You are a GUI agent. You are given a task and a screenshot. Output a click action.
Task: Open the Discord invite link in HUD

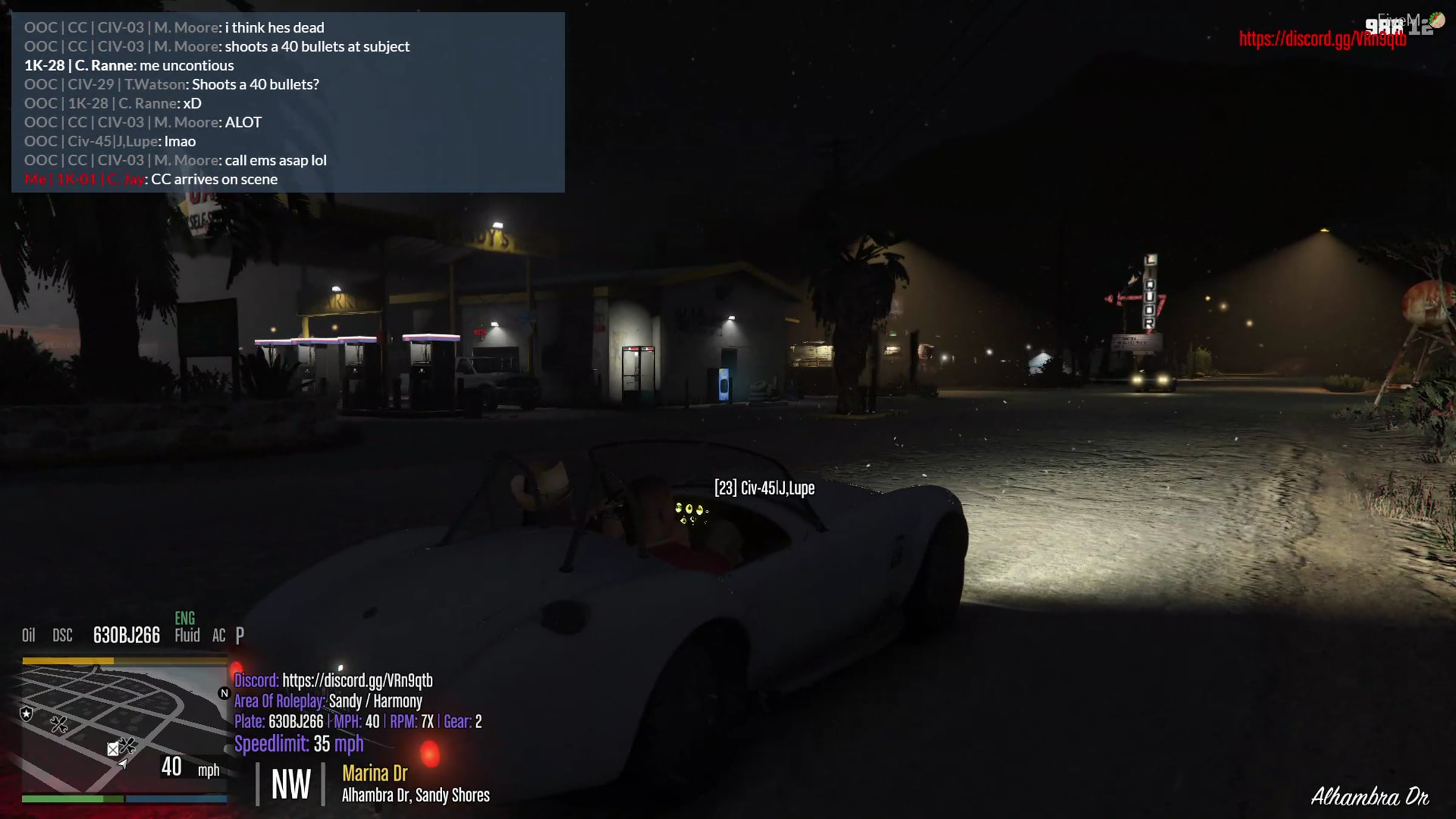357,681
